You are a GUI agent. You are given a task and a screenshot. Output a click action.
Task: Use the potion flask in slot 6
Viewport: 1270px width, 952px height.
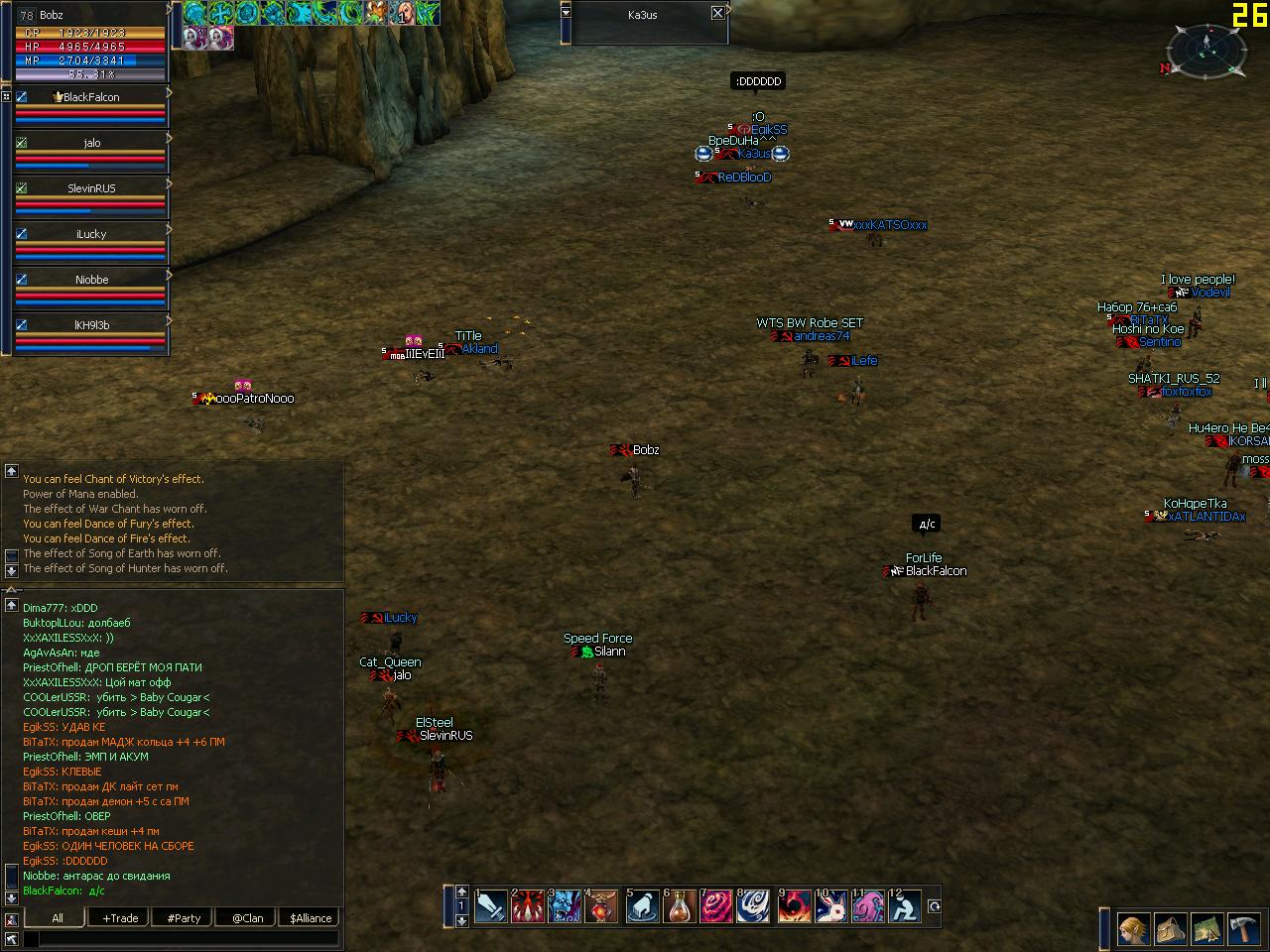point(680,905)
